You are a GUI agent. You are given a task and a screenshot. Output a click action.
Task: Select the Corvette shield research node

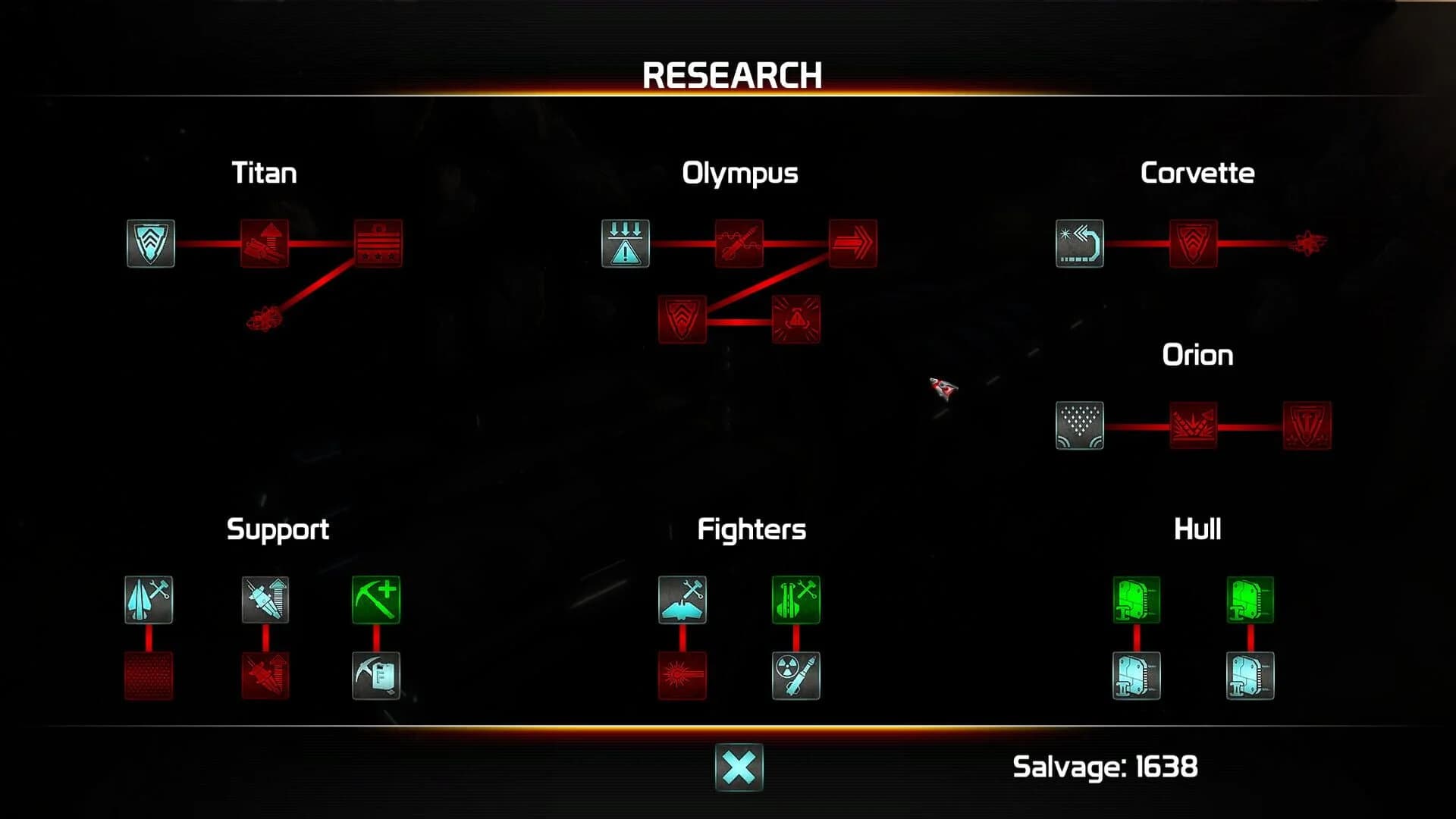click(1194, 244)
